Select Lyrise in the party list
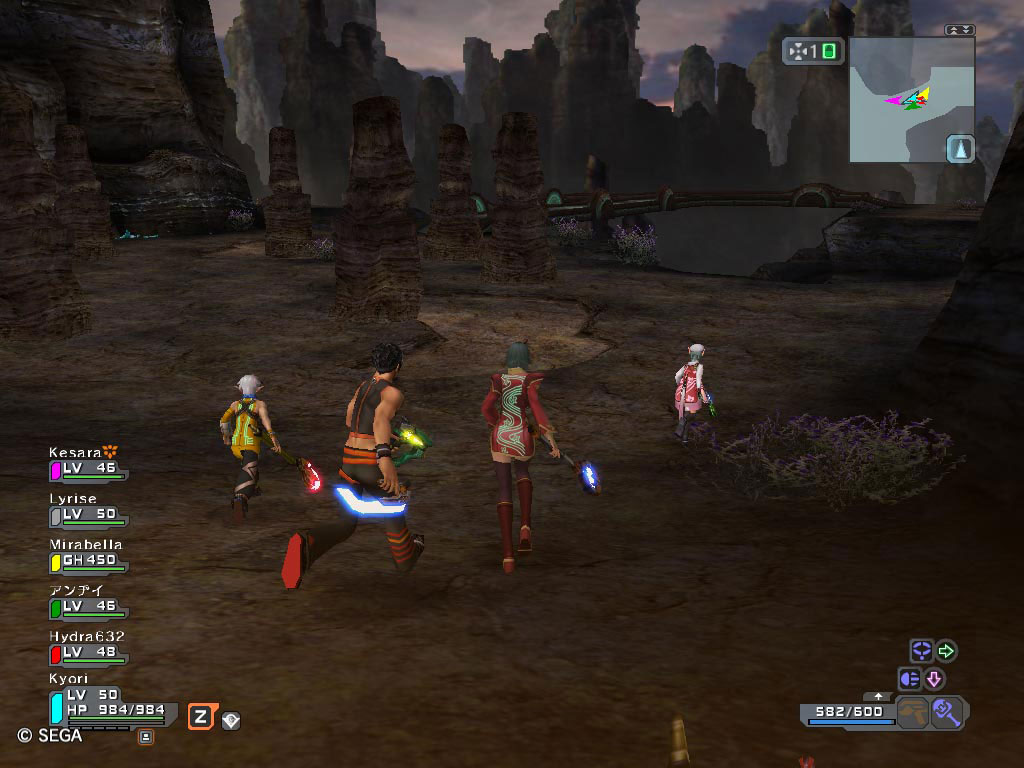 tap(88, 509)
